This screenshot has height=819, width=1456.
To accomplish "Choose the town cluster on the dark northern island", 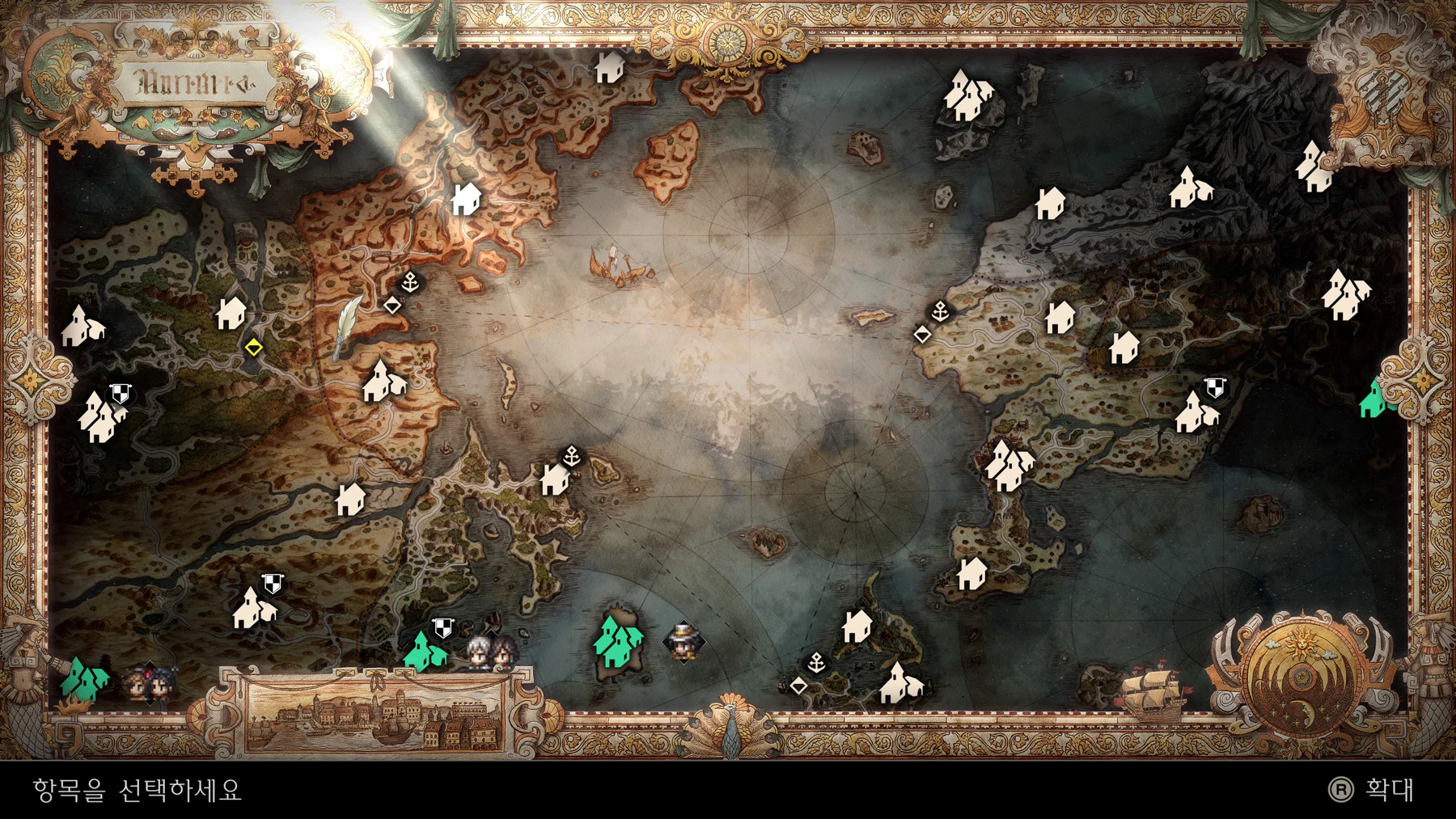I will [x=968, y=95].
